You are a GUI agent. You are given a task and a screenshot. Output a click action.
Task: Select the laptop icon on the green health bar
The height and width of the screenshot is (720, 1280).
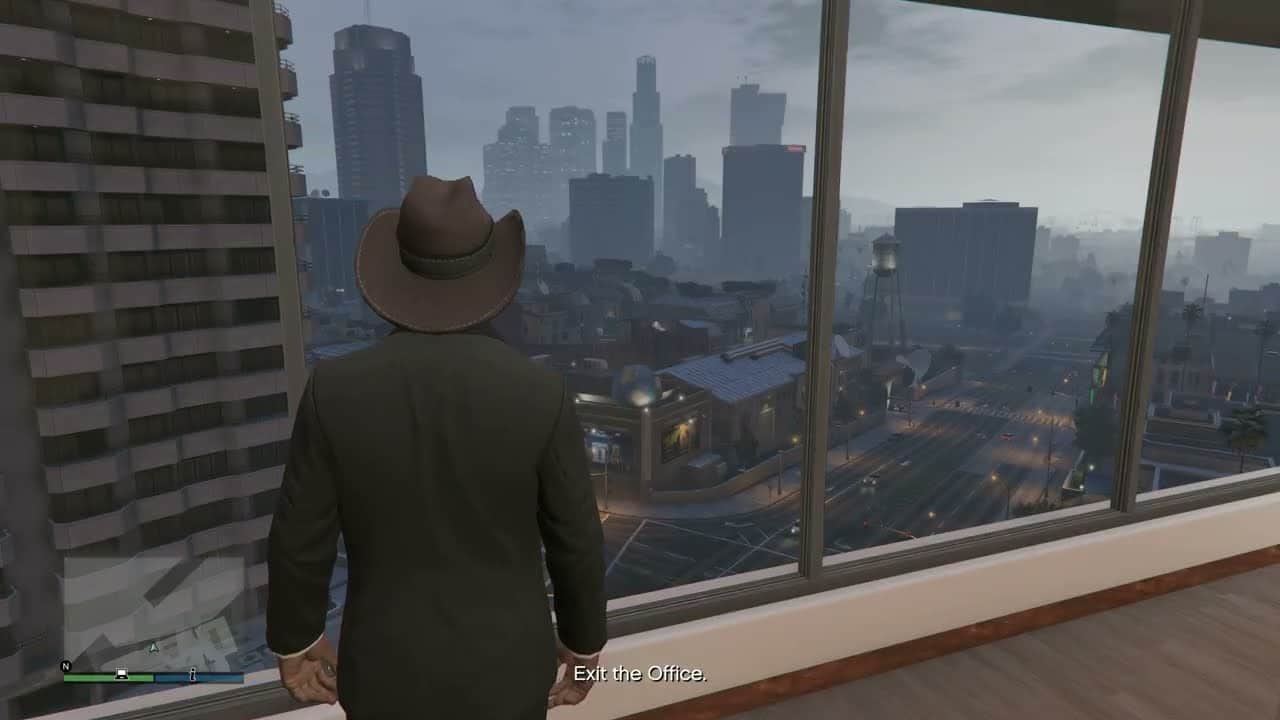122,675
